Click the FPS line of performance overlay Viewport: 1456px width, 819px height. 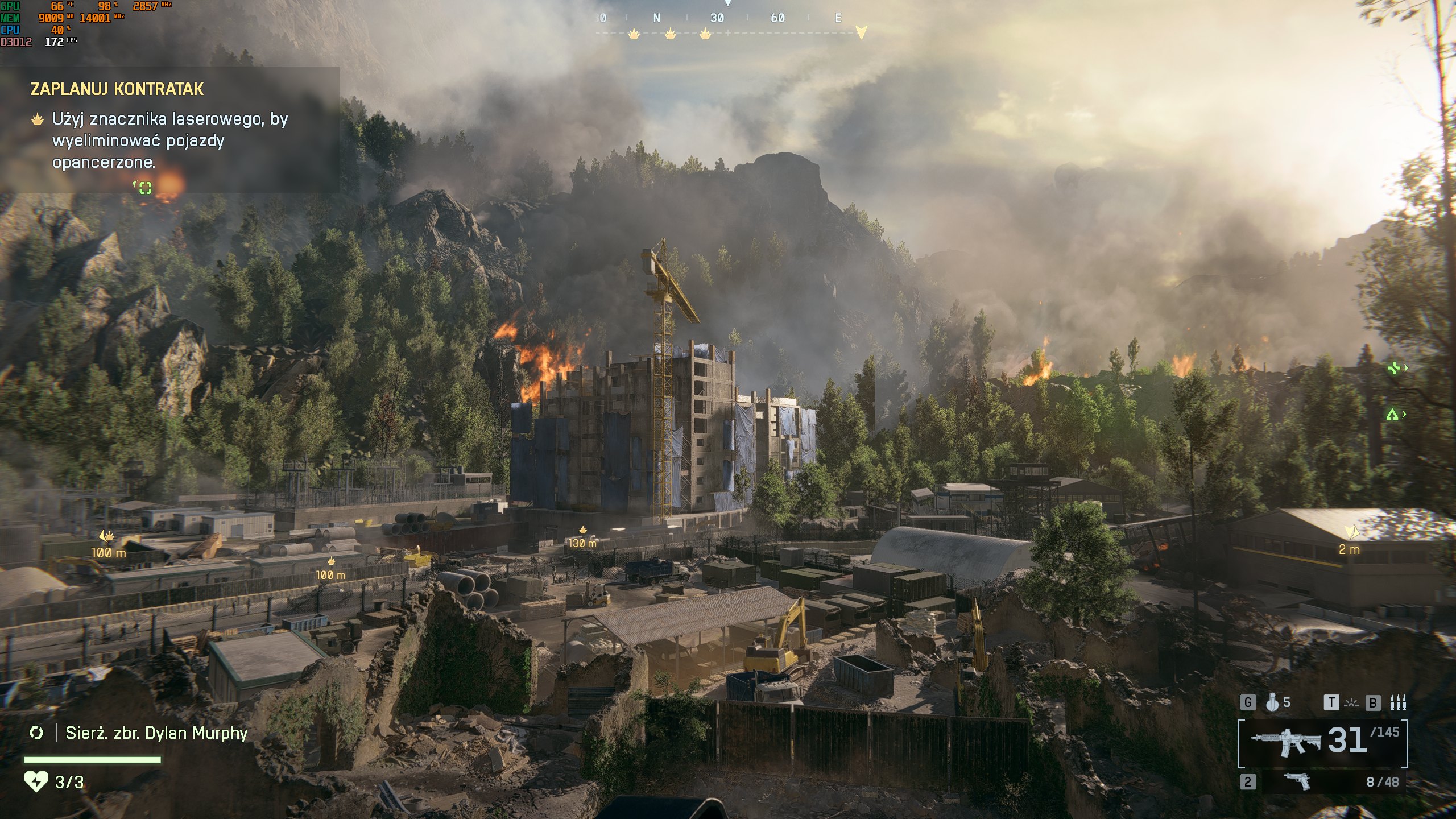click(39, 42)
